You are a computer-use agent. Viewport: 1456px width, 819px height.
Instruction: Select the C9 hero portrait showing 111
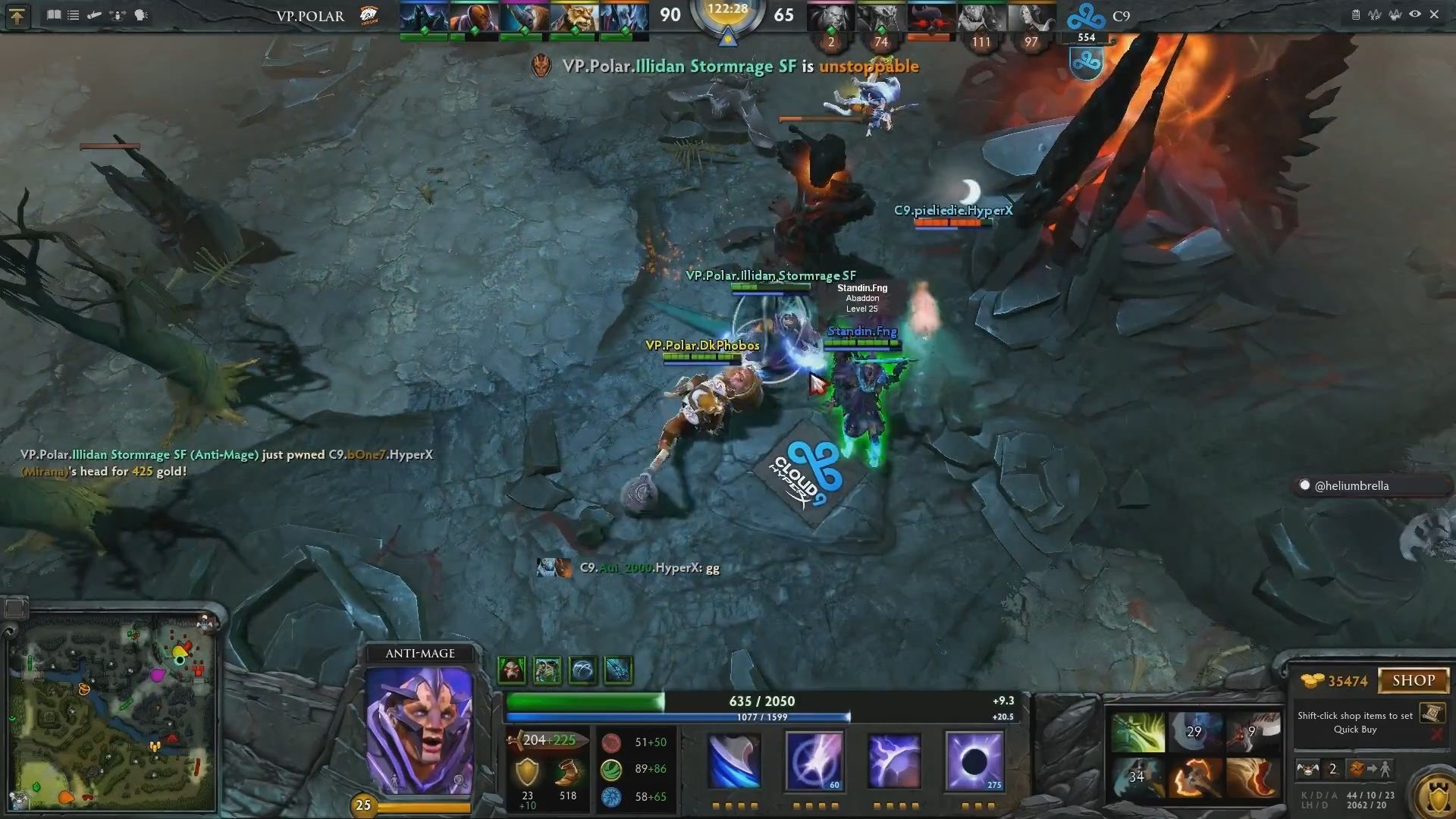point(981,17)
